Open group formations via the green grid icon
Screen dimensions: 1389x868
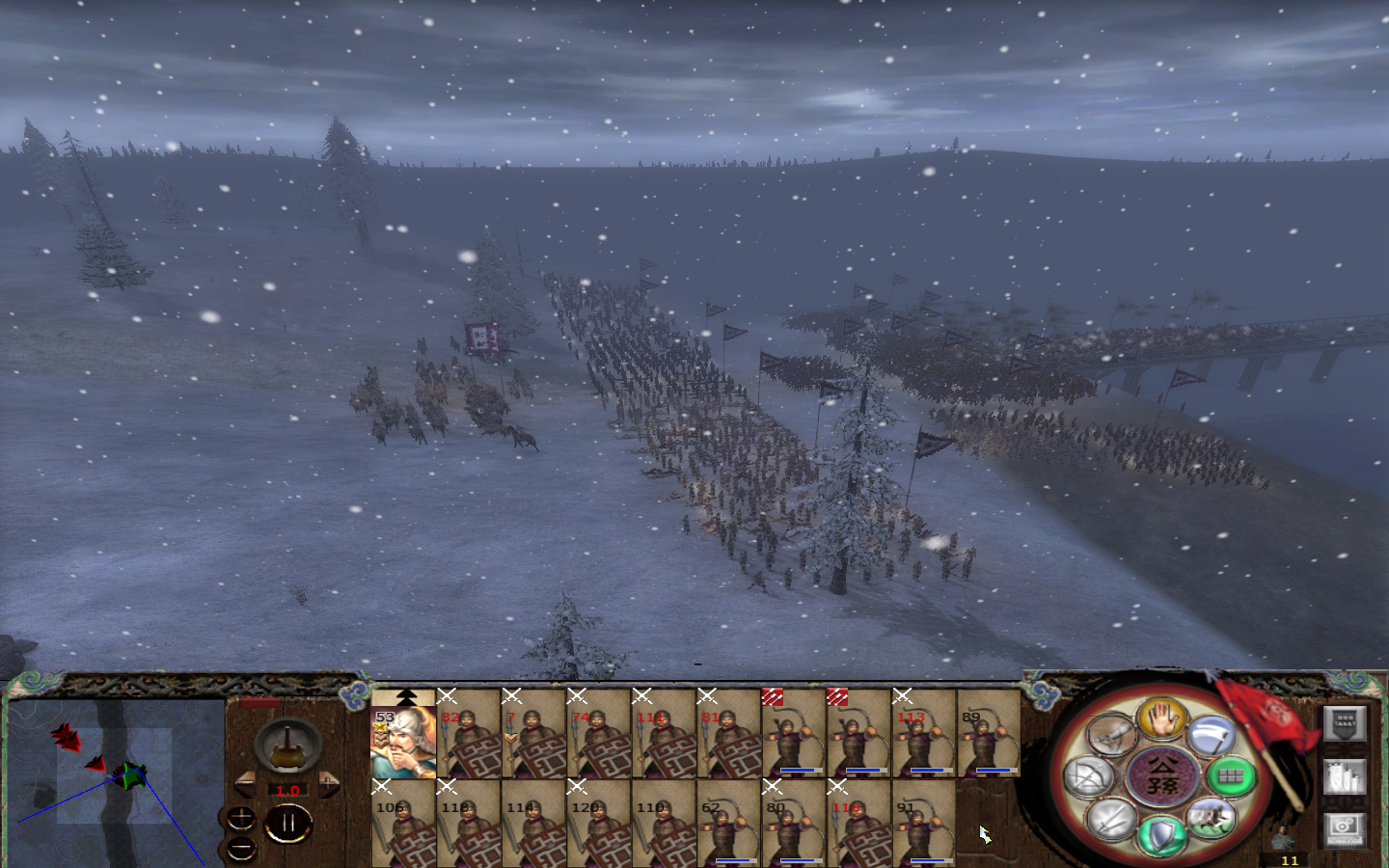1229,776
